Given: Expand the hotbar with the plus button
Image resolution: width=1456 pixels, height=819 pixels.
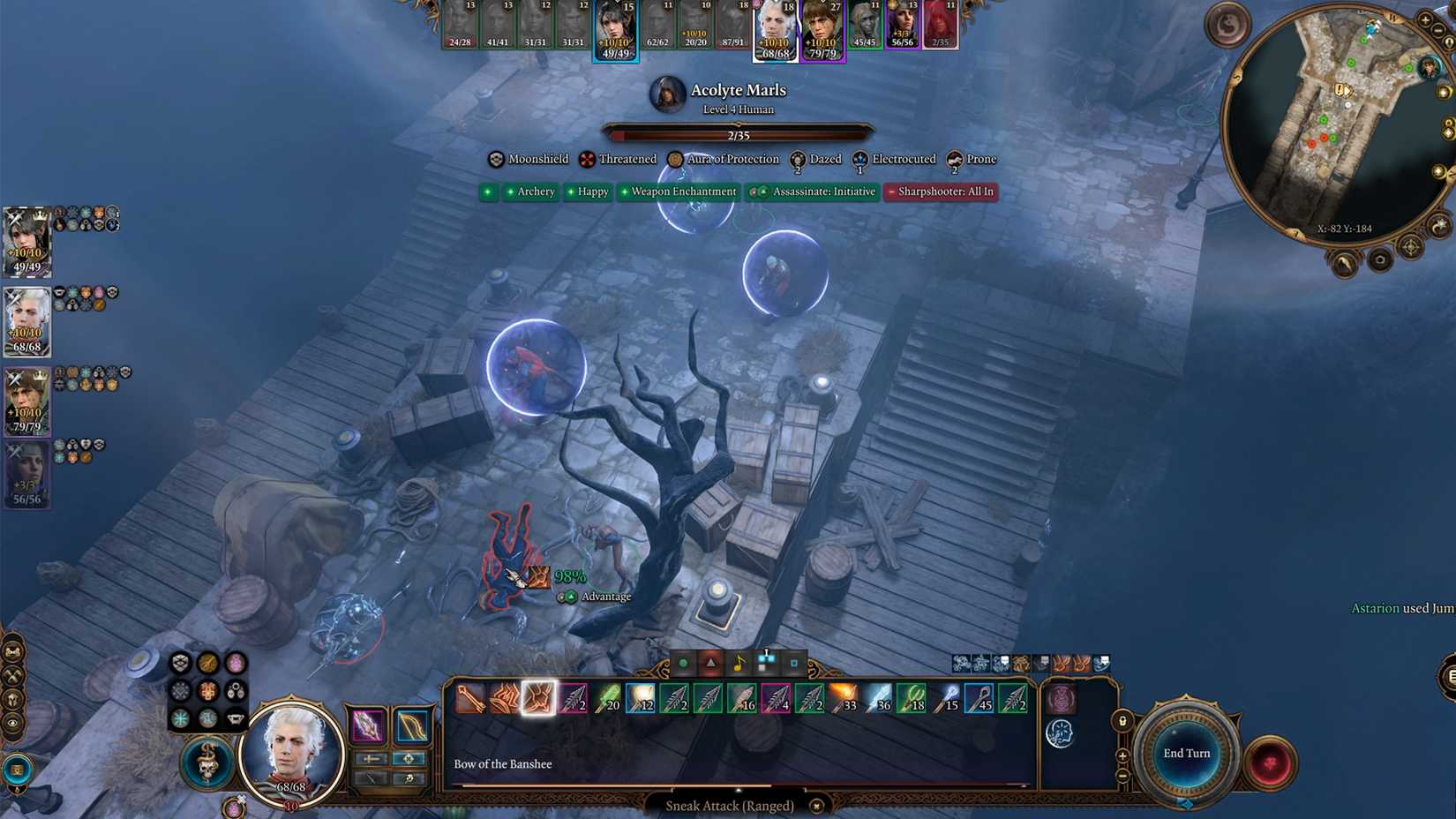Looking at the screenshot, I should tap(1122, 755).
